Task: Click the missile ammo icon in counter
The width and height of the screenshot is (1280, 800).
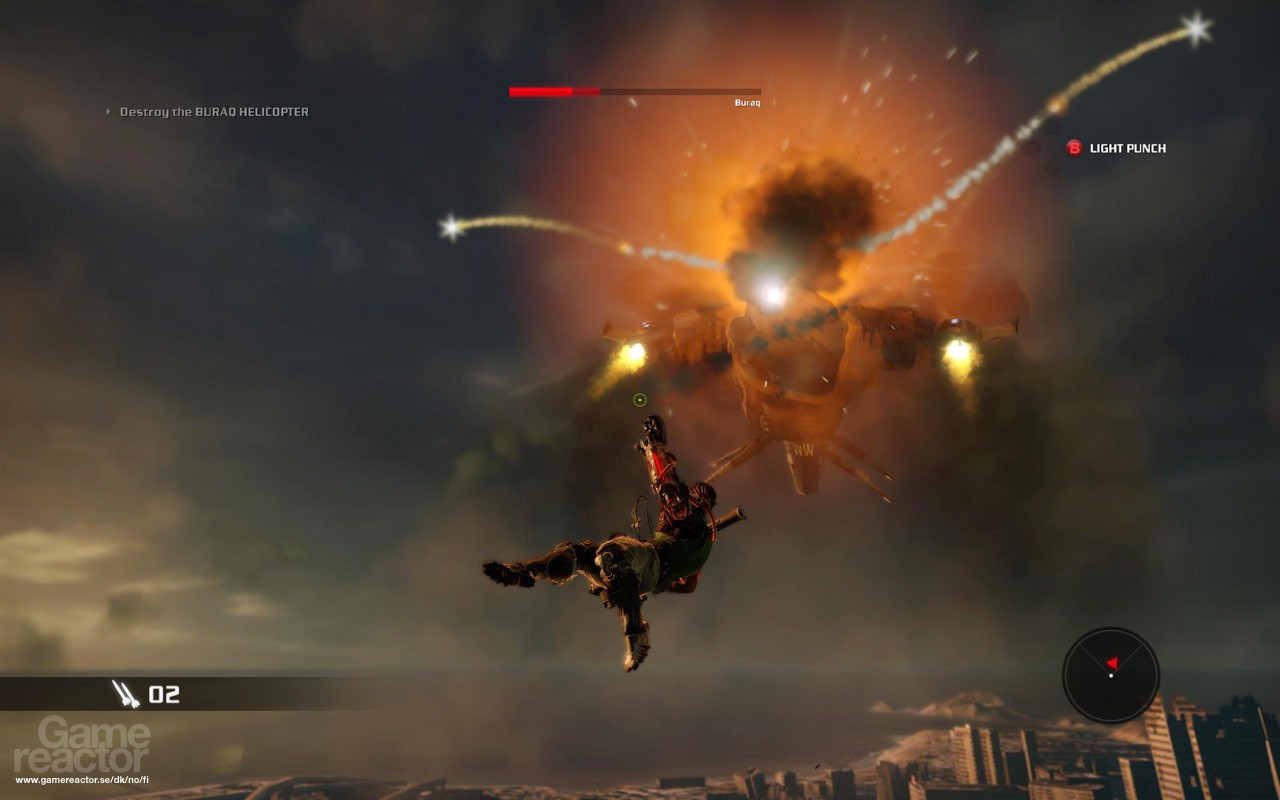Action: click(126, 692)
